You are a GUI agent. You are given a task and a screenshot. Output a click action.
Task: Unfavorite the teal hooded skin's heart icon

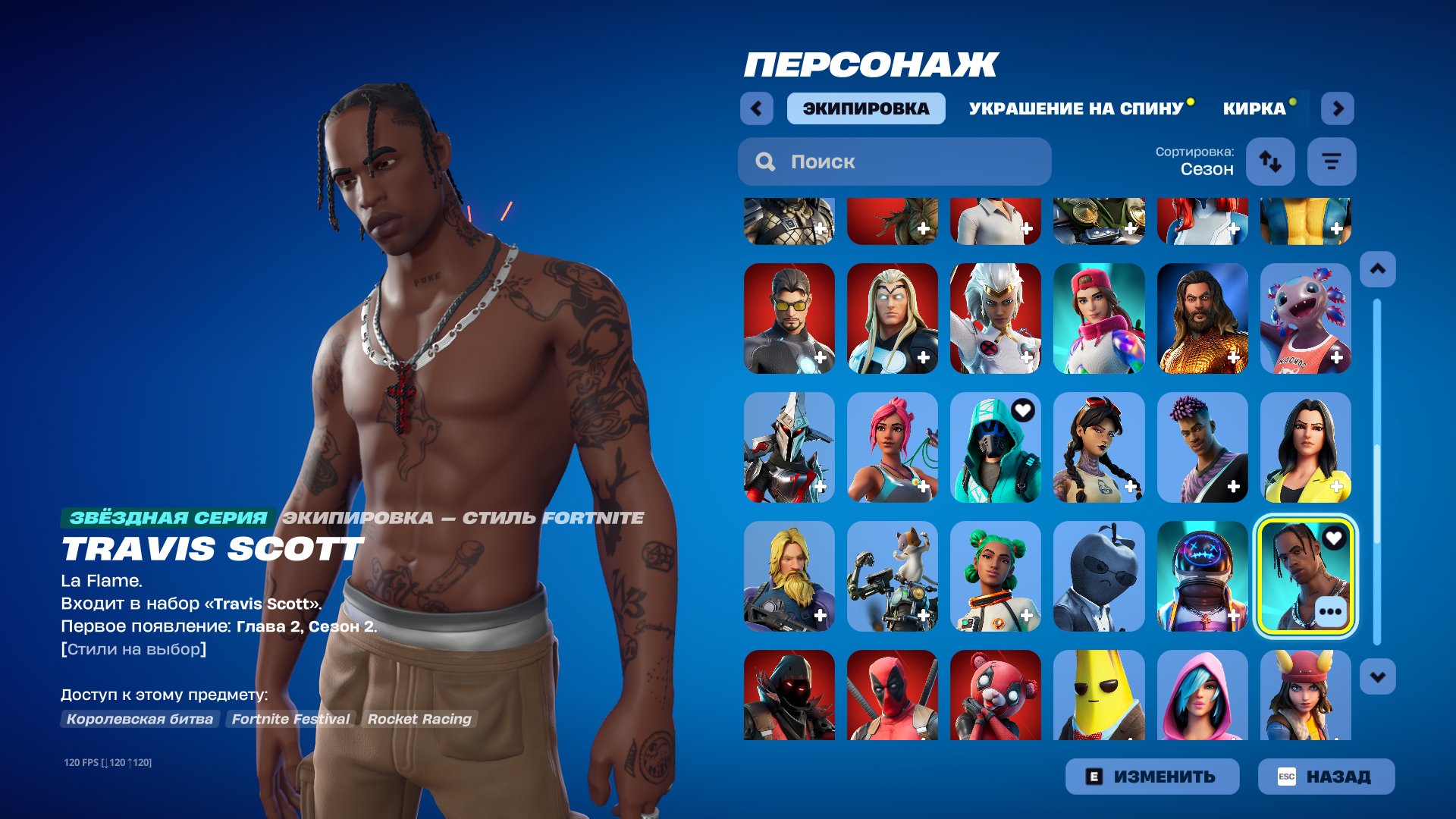1025,410
